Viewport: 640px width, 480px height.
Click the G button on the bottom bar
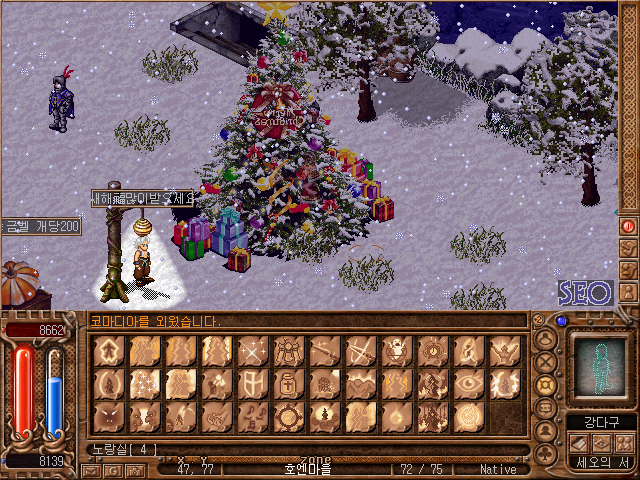pos(112,469)
